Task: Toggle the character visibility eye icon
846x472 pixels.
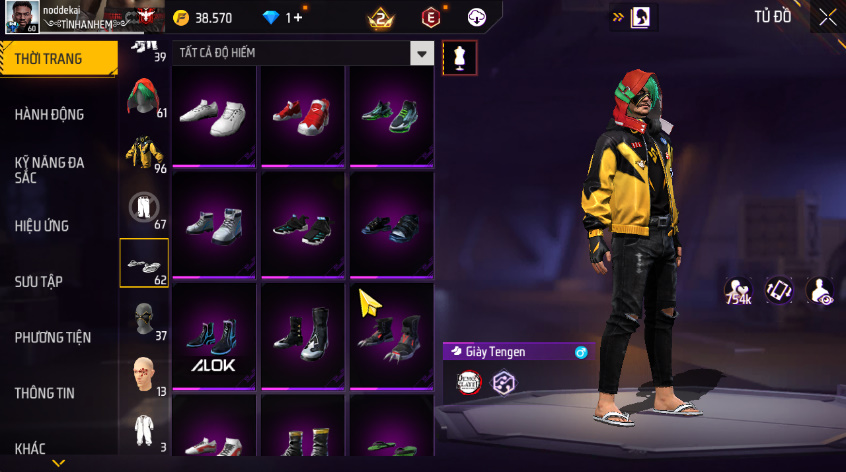Action: coord(820,291)
